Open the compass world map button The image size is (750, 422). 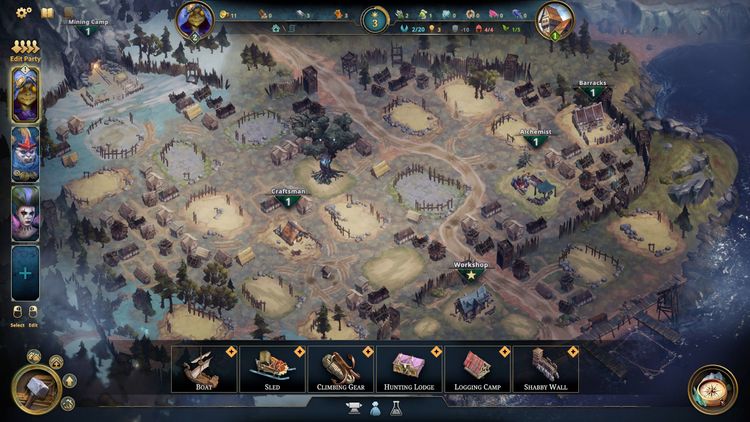pos(712,389)
